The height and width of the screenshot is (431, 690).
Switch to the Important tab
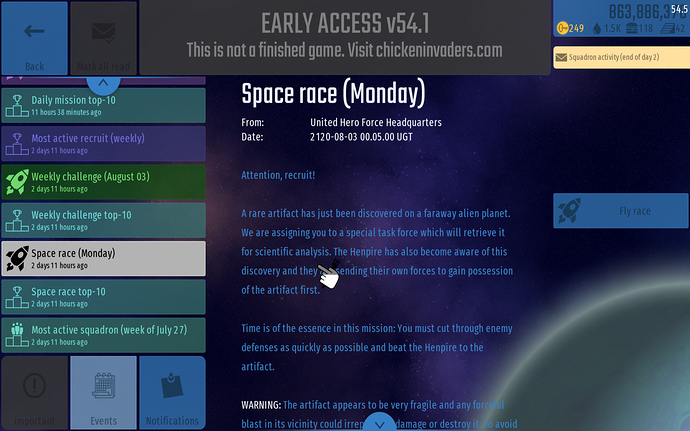click(x=35, y=393)
